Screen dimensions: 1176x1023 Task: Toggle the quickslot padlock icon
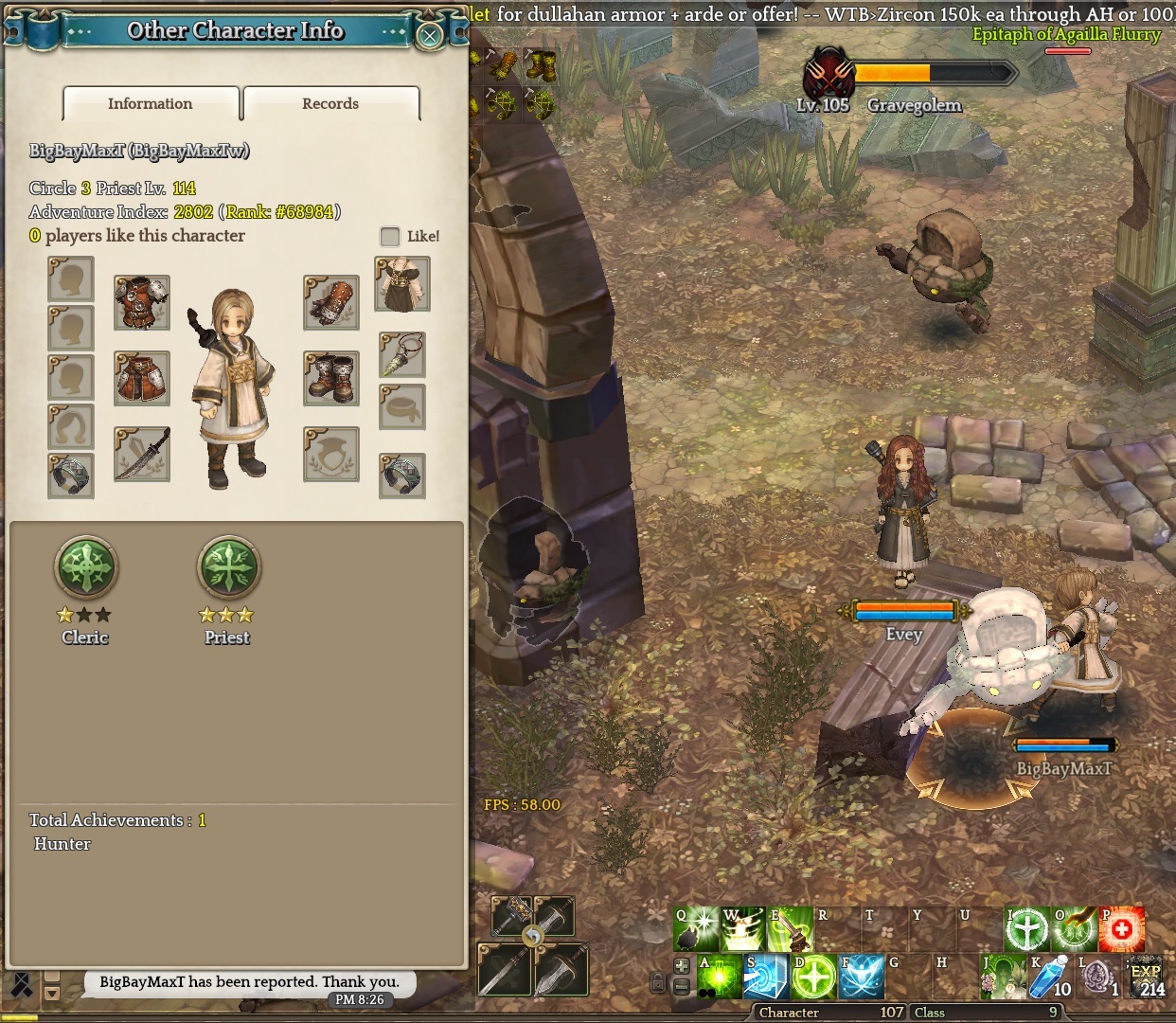[658, 982]
